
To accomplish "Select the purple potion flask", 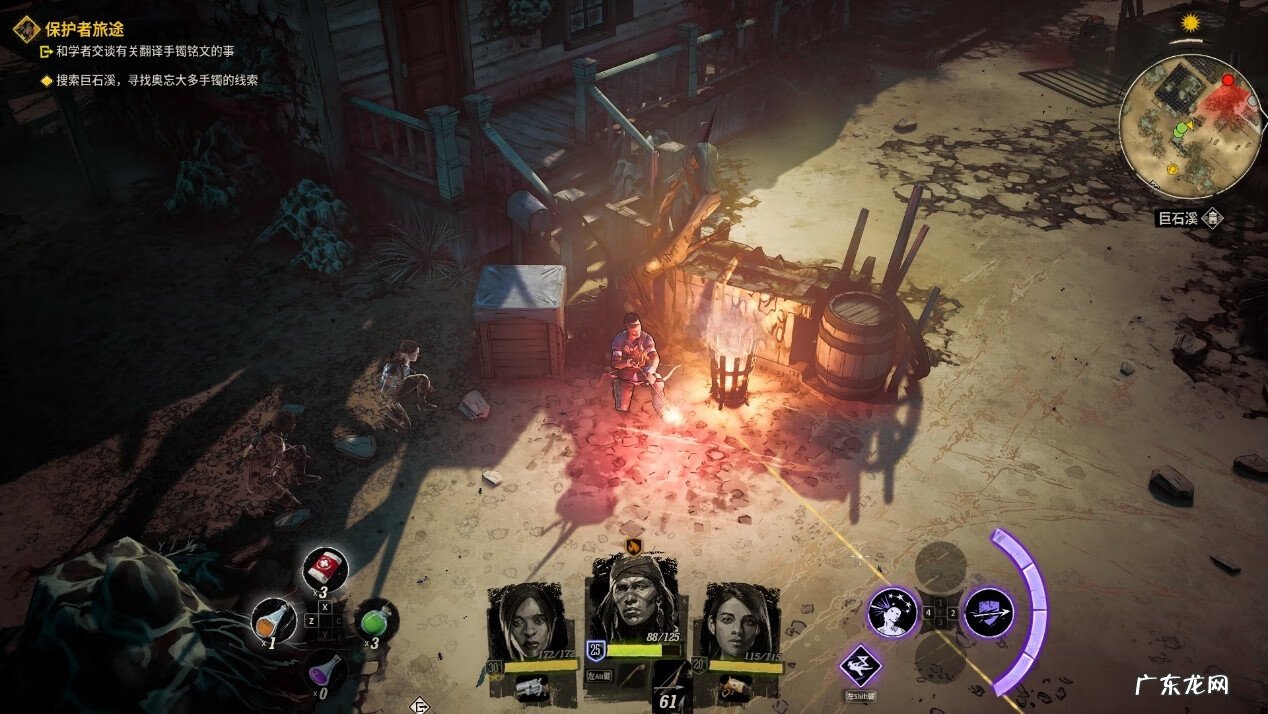I will pyautogui.click(x=325, y=669).
